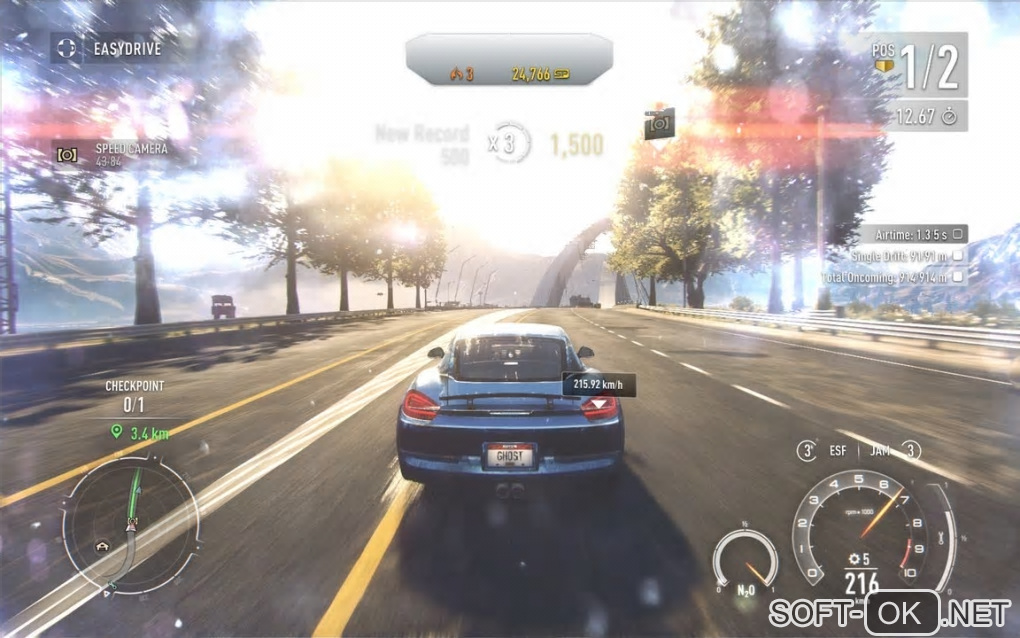Viewport: 1020px width, 638px height.
Task: Click the circular minimap
Action: click(x=130, y=523)
